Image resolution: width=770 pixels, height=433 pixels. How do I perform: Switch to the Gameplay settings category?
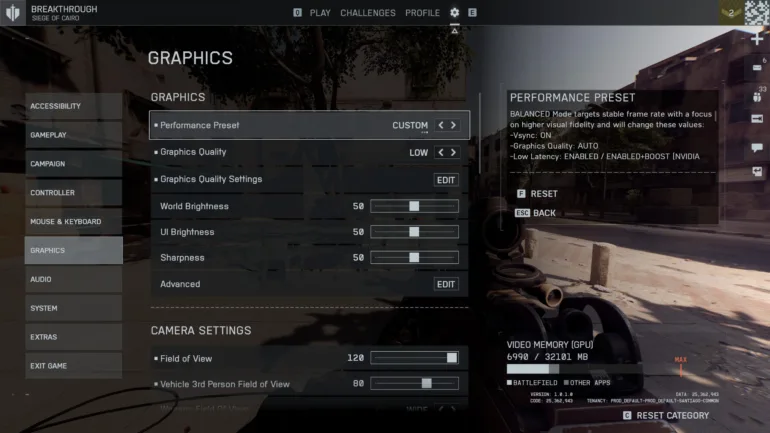pos(74,135)
